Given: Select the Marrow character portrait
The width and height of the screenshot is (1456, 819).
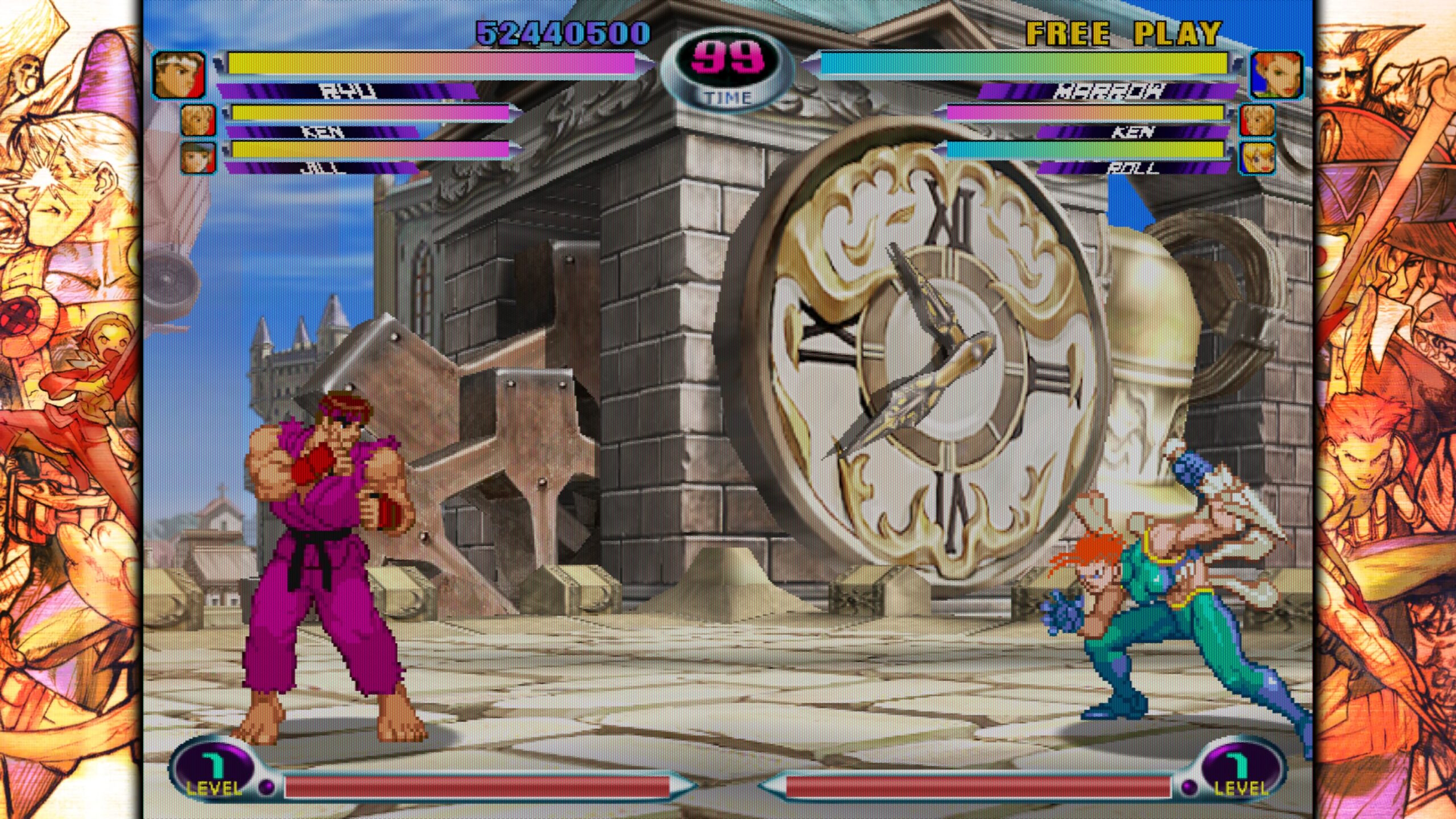Looking at the screenshot, I should pos(1276,75).
